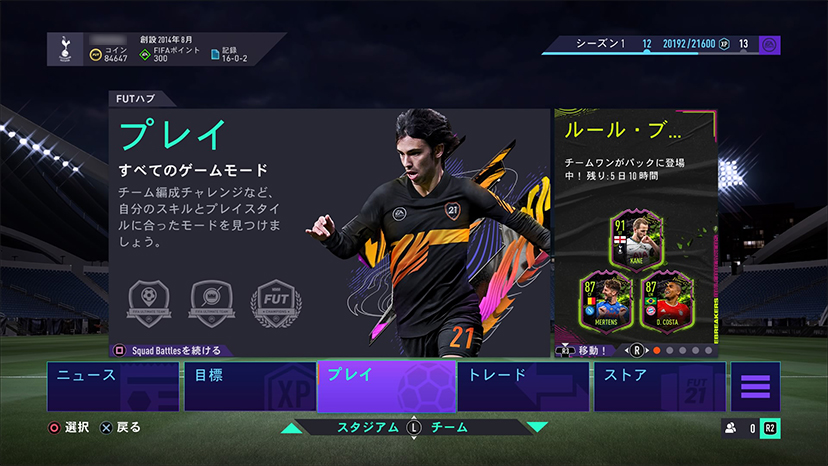
Task: Select the プレイ tab
Action: pos(386,386)
